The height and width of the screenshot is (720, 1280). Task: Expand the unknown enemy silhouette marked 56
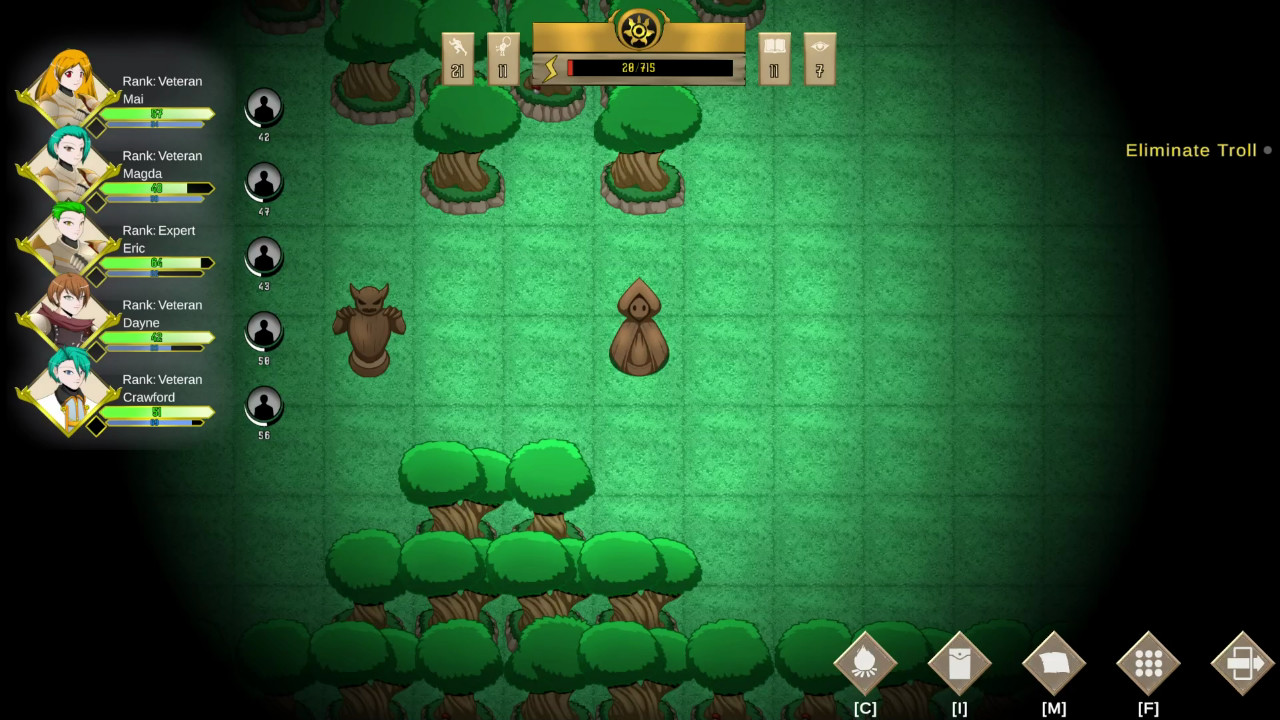(263, 406)
